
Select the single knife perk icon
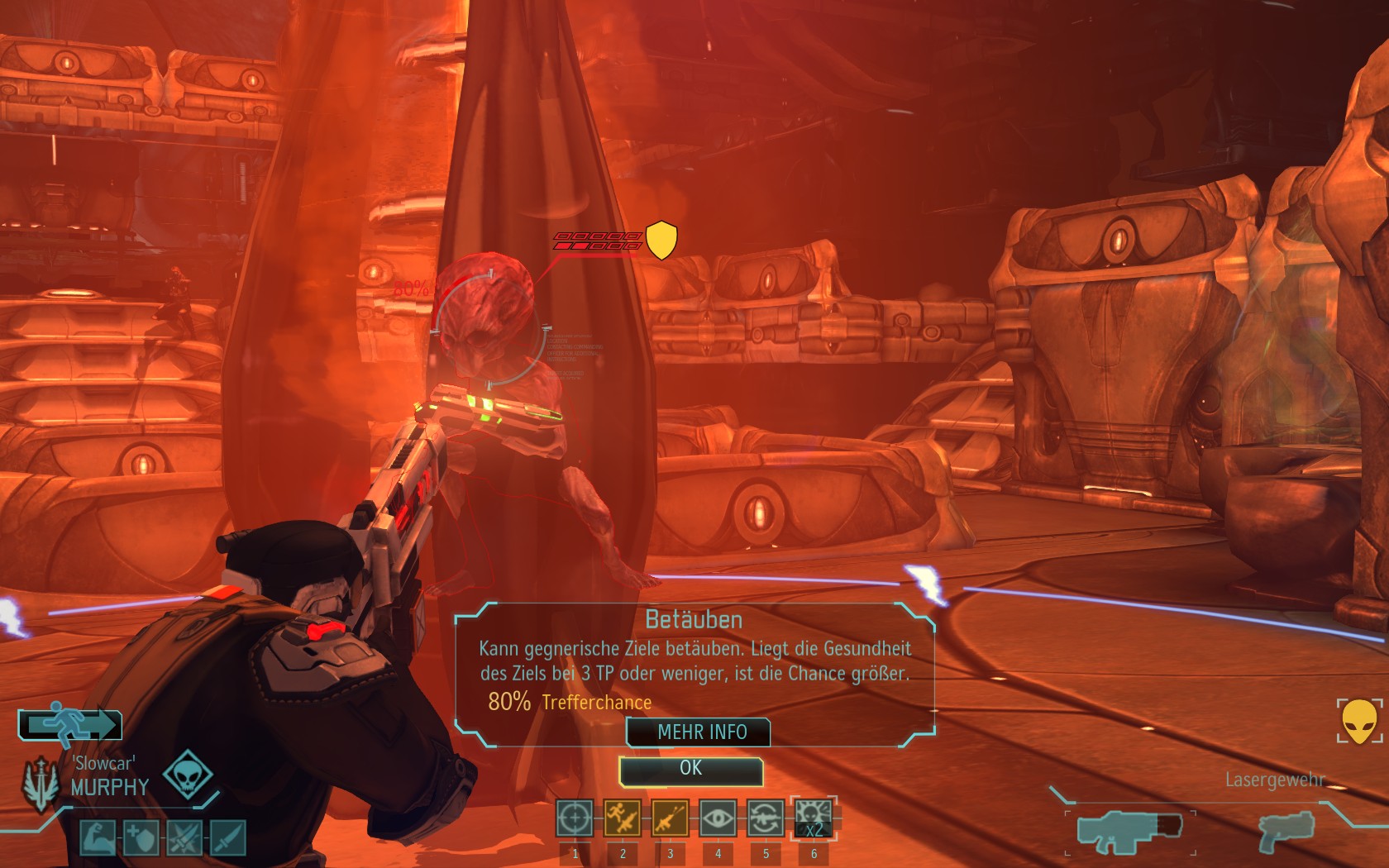[x=227, y=837]
